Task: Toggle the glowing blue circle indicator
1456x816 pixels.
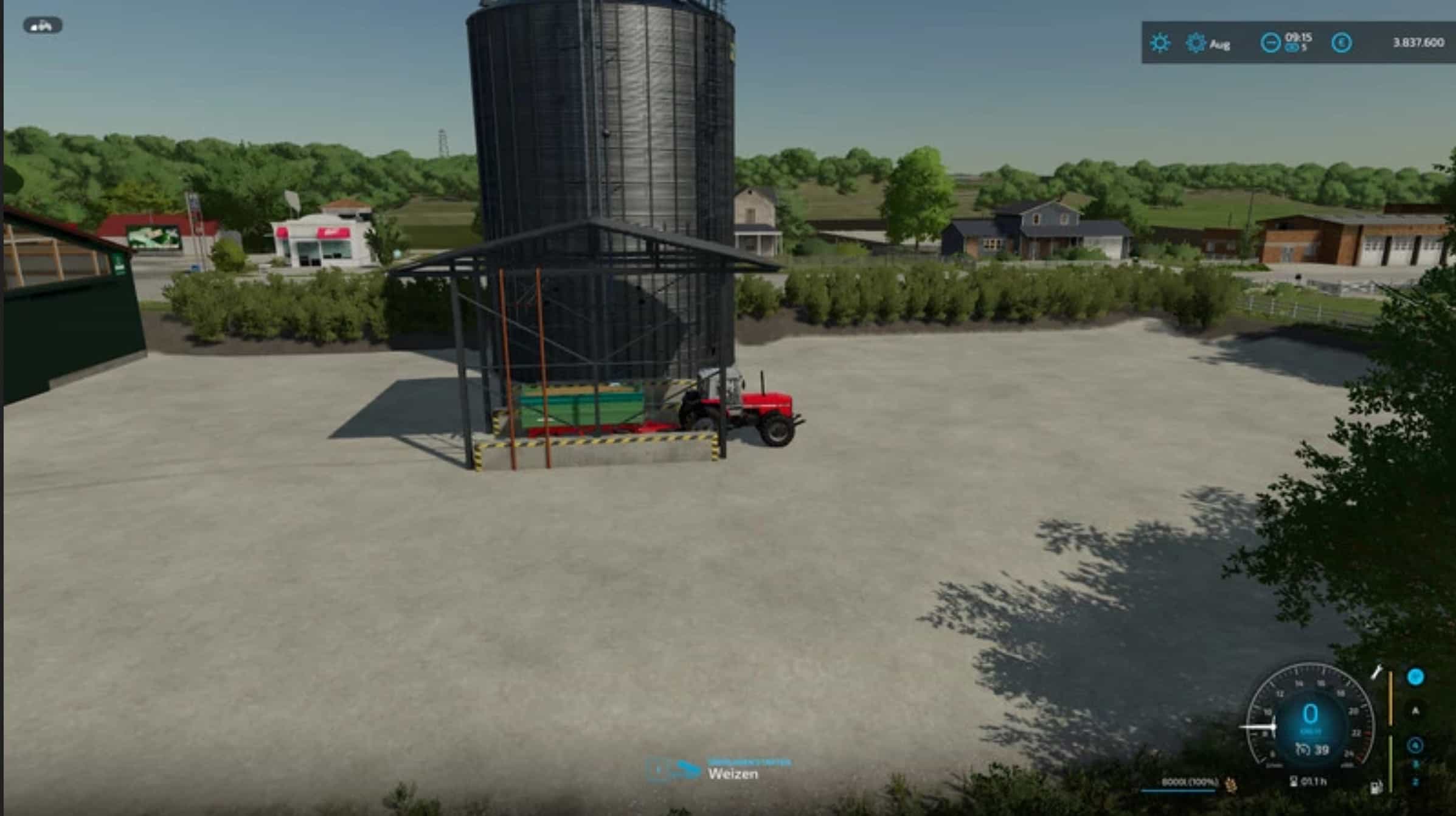Action: tap(1415, 677)
